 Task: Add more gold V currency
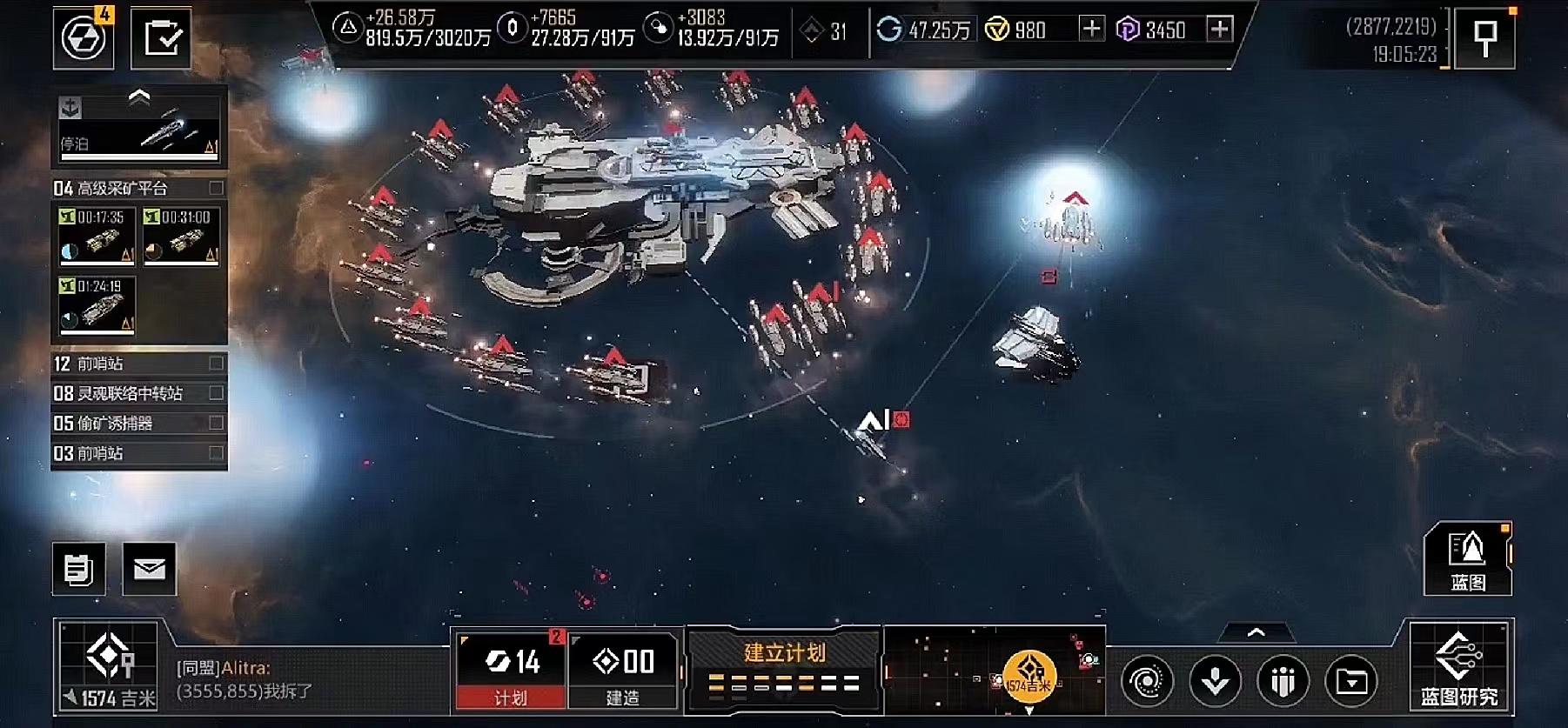1091,30
